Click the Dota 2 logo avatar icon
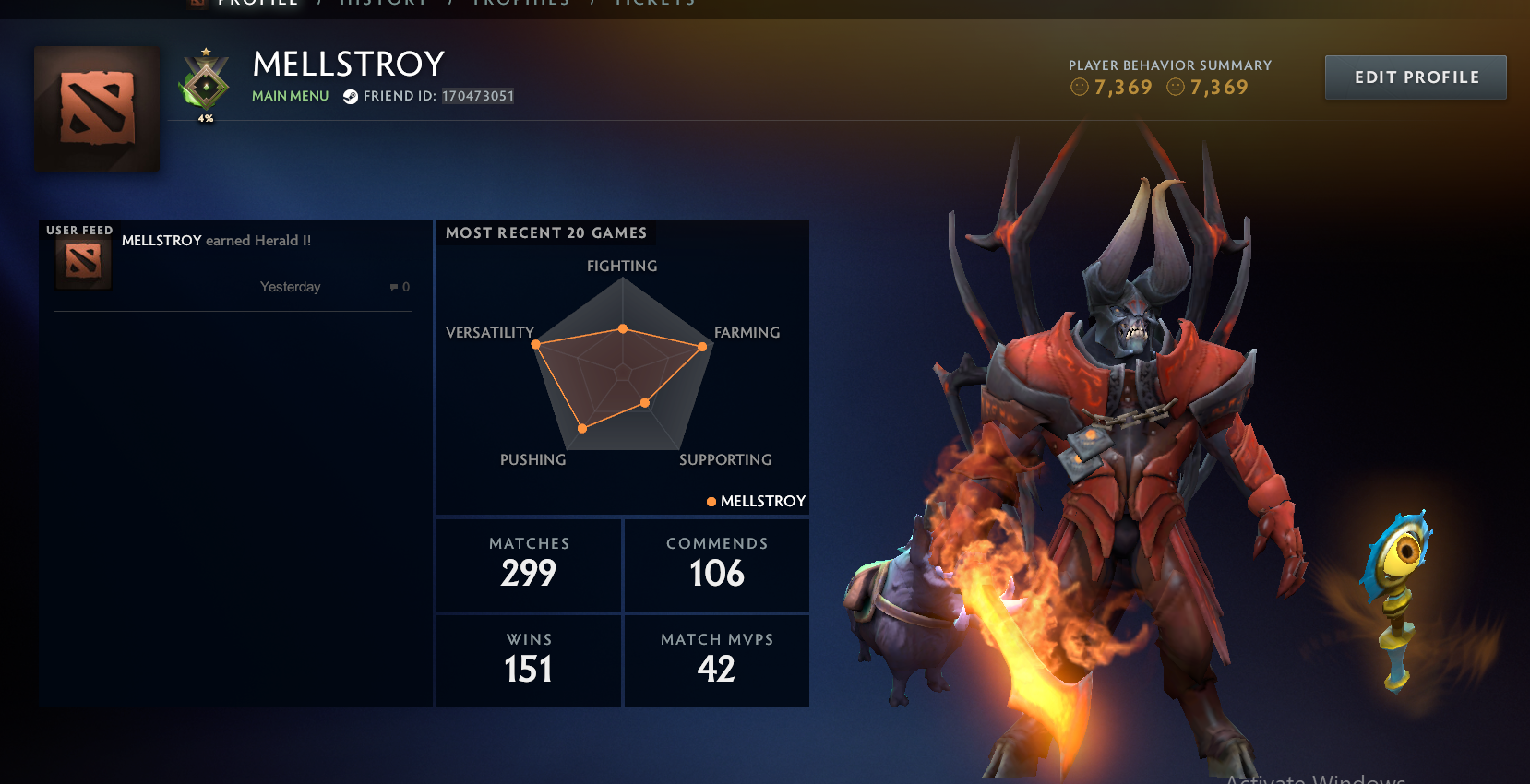This screenshot has width=1530, height=784. tap(95, 108)
